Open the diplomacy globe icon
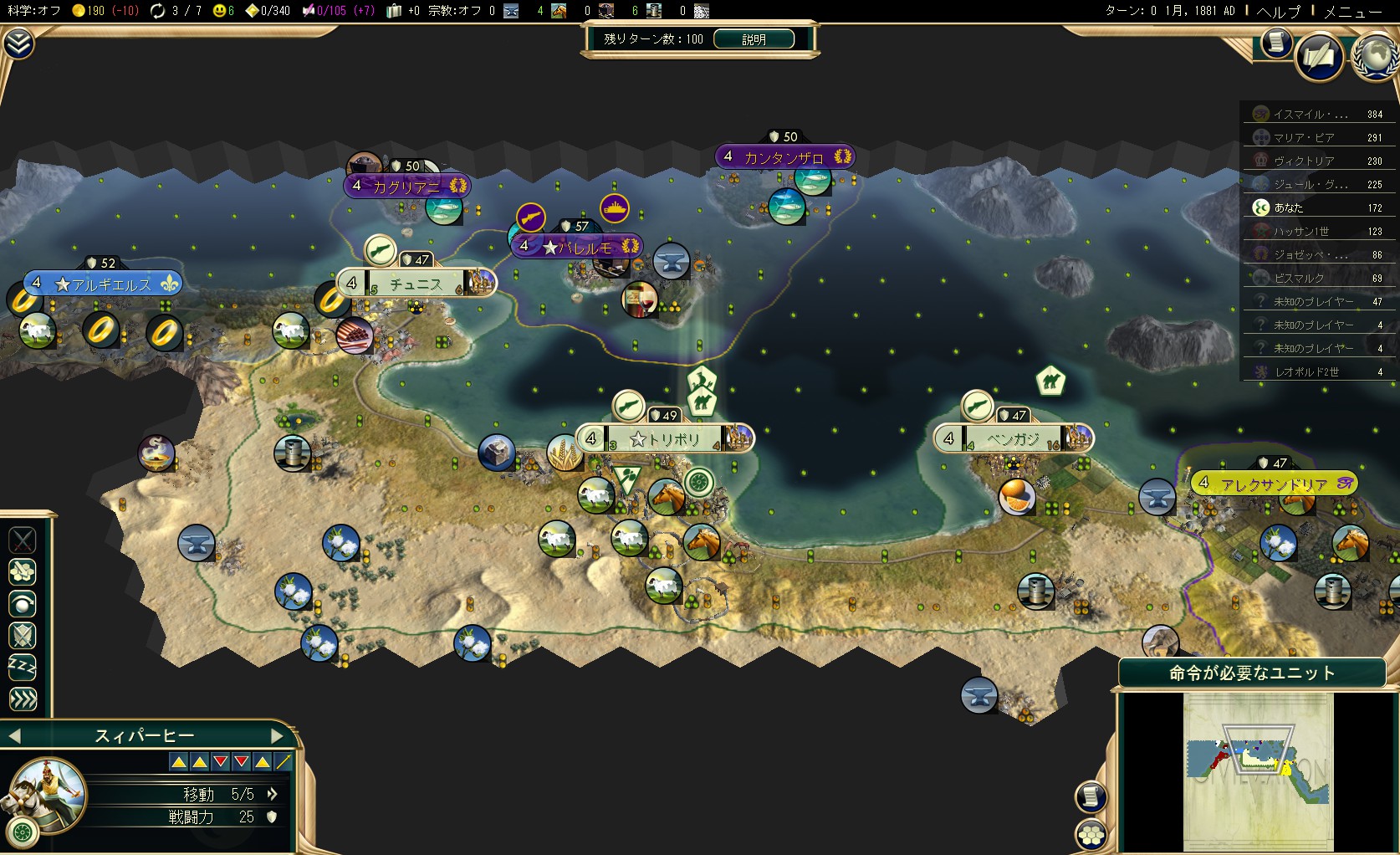Screen dimensions: 1400x855 1375,56
